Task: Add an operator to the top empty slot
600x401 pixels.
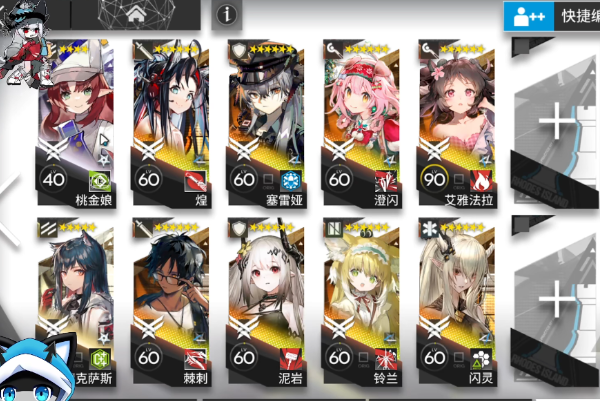Action: 556,122
